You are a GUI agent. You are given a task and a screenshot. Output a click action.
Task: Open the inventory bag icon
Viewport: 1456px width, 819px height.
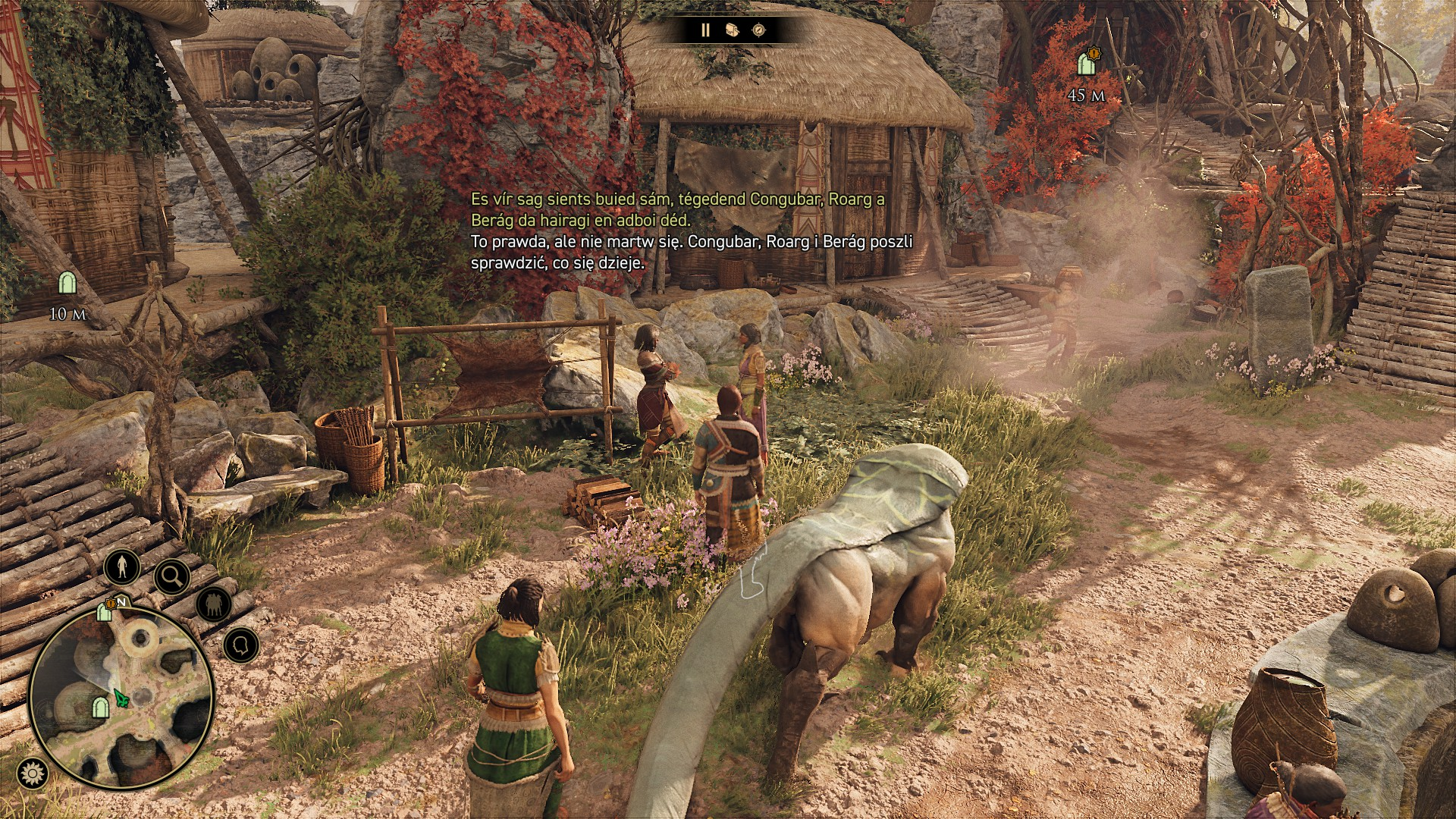point(732,30)
